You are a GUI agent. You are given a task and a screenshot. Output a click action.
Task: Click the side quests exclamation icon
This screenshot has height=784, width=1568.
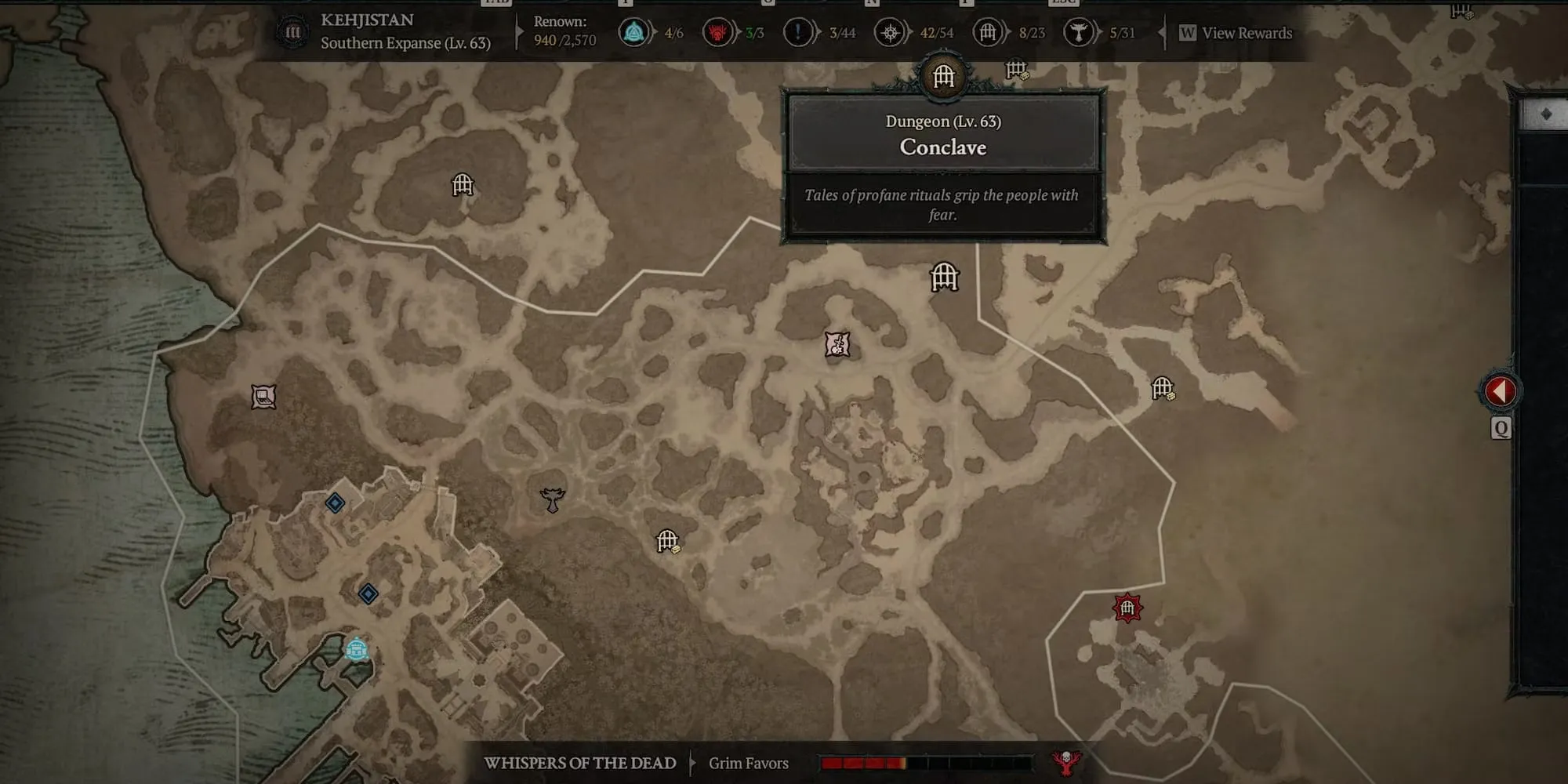click(798, 33)
